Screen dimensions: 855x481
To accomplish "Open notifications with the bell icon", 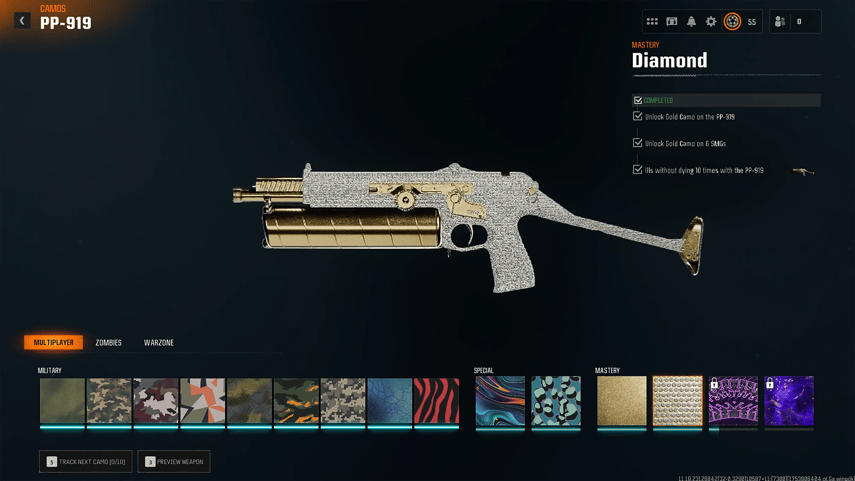I will pyautogui.click(x=691, y=21).
